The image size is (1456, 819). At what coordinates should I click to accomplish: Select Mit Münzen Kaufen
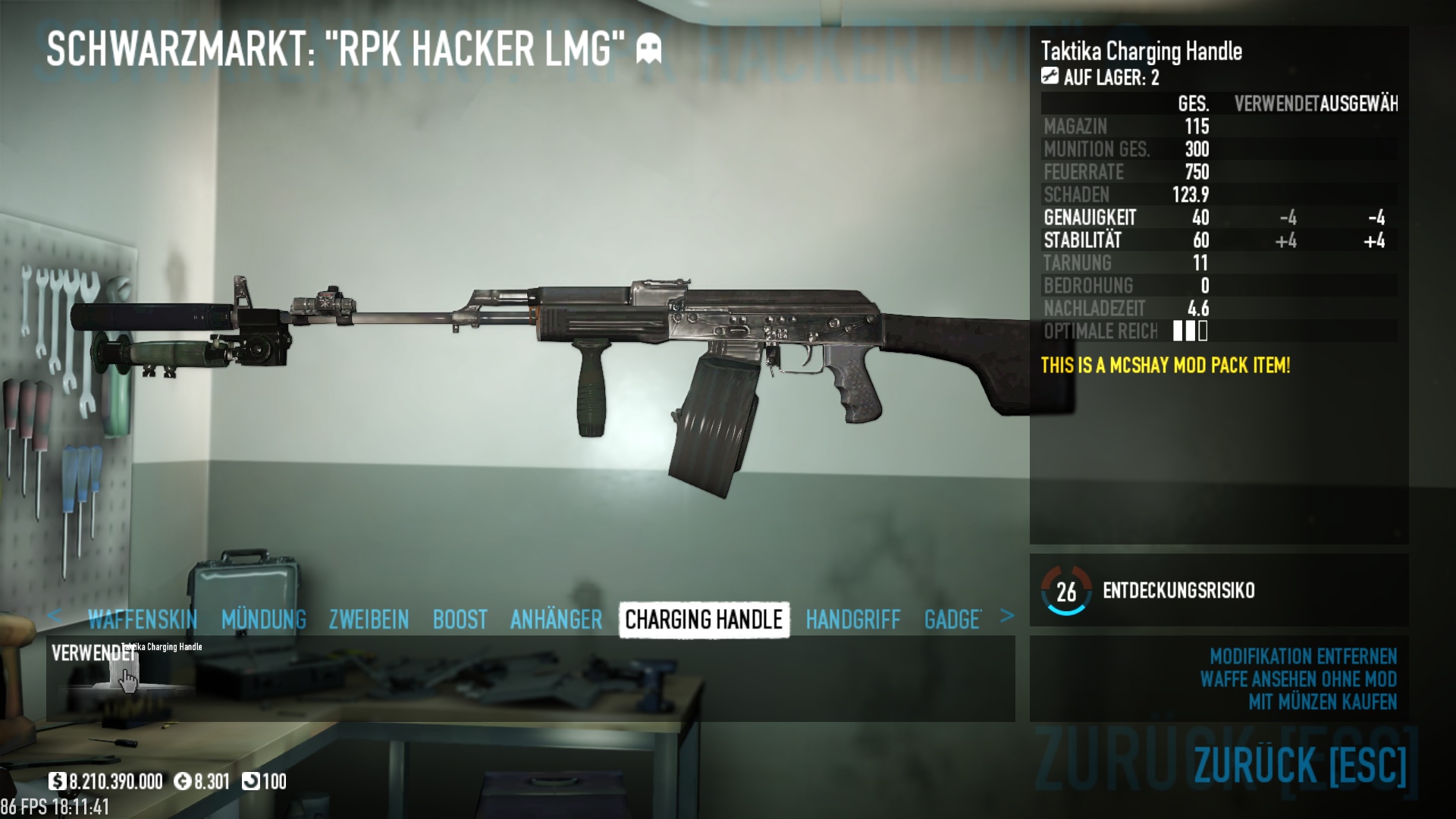(x=1322, y=702)
